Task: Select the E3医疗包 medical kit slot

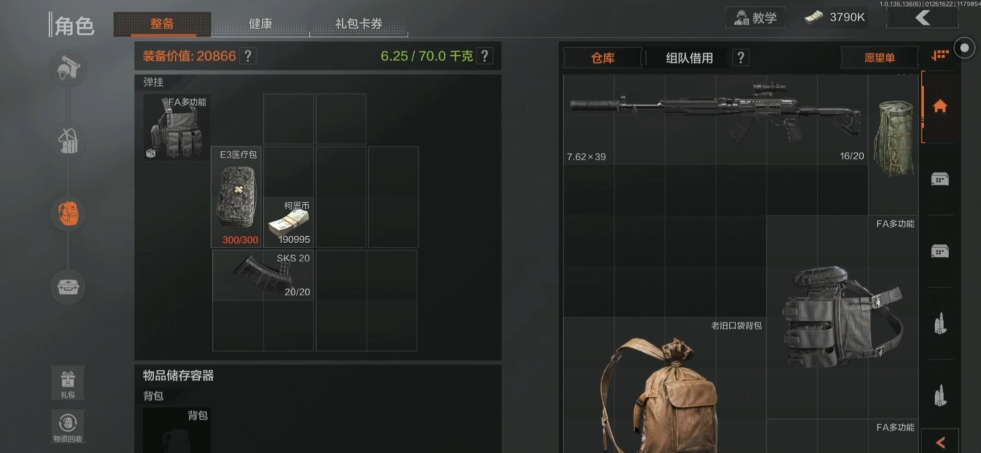Action: click(x=237, y=197)
